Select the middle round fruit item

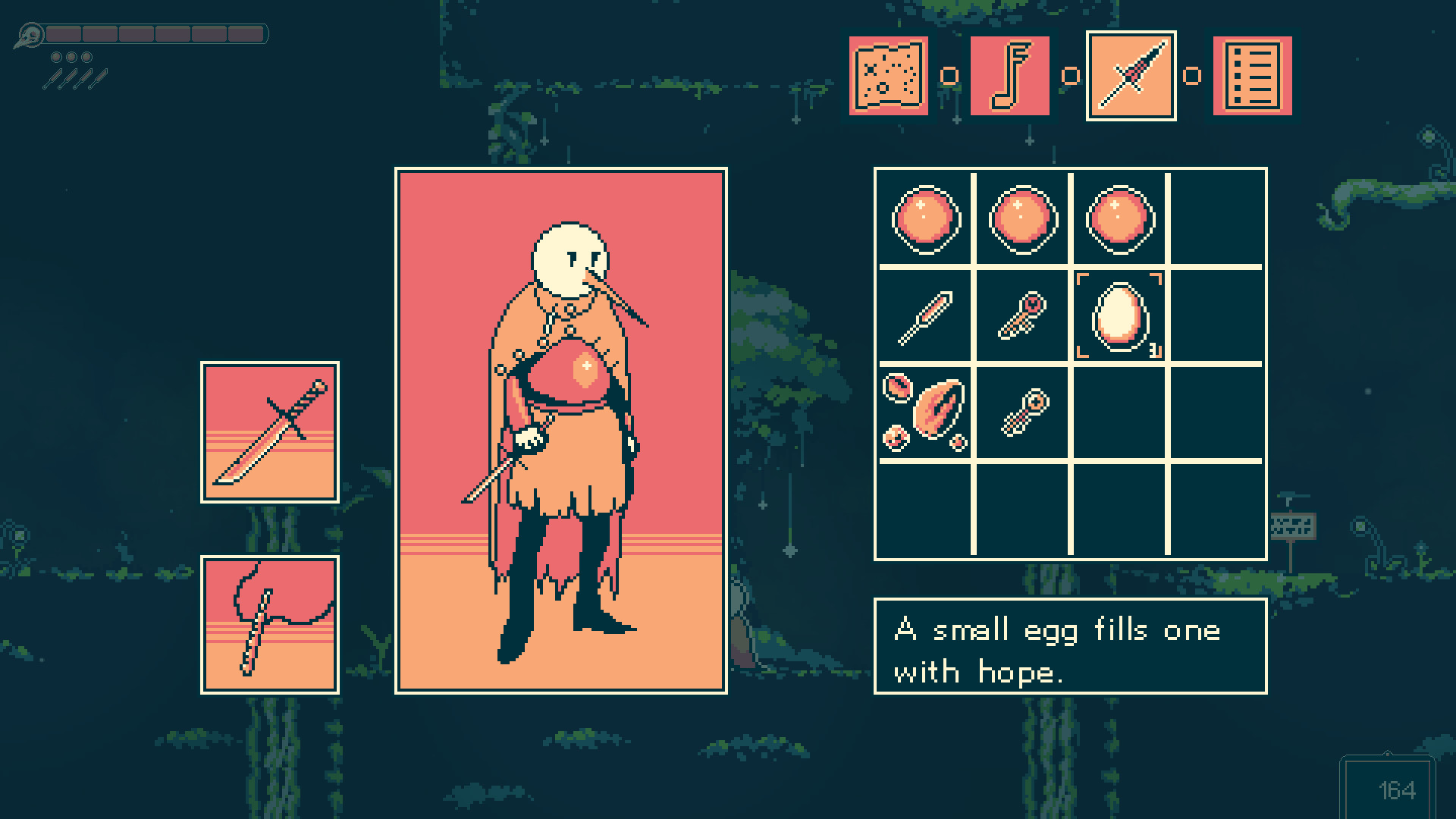pyautogui.click(x=1021, y=220)
